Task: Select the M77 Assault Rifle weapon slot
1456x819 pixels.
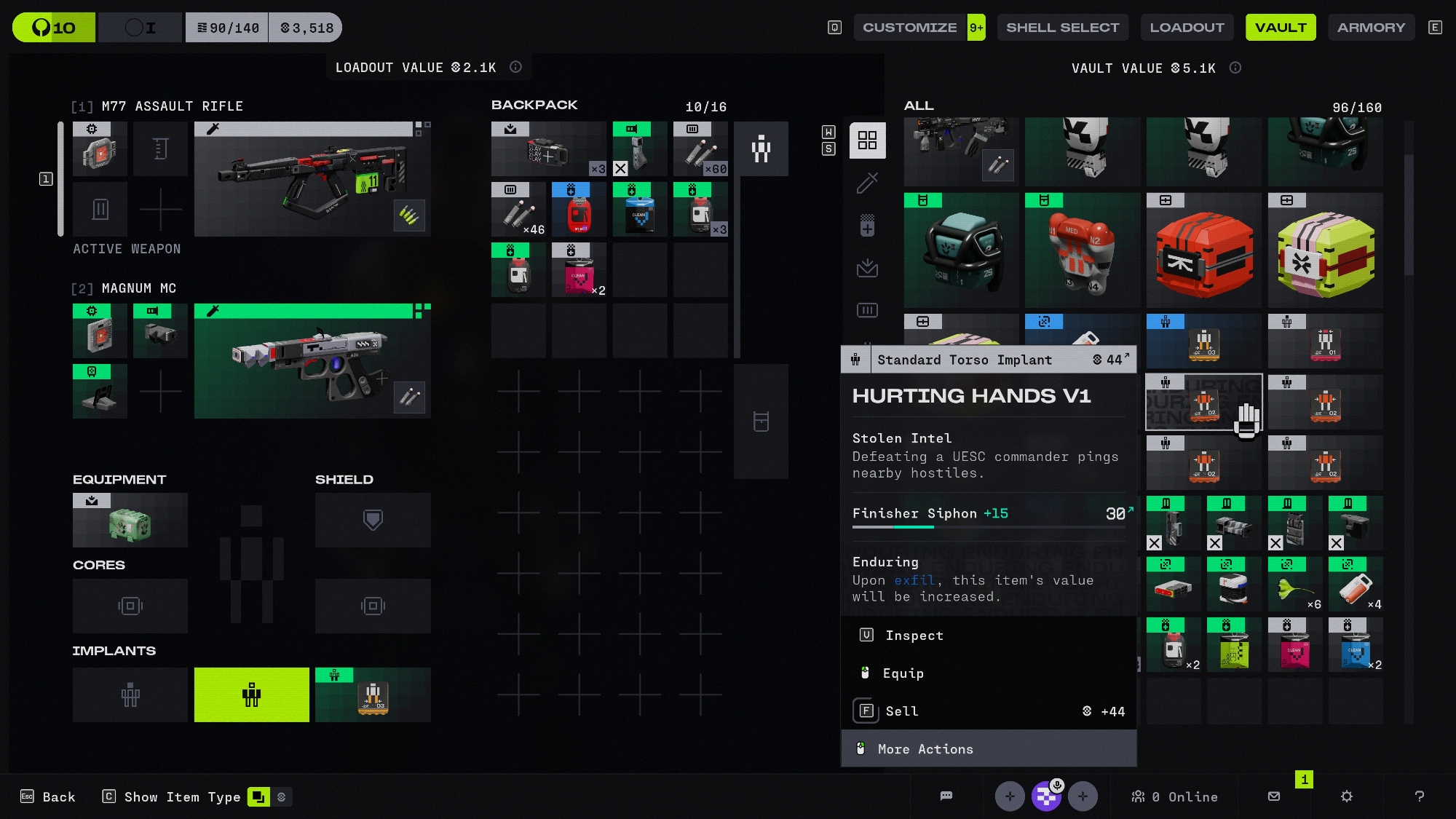Action: click(312, 179)
